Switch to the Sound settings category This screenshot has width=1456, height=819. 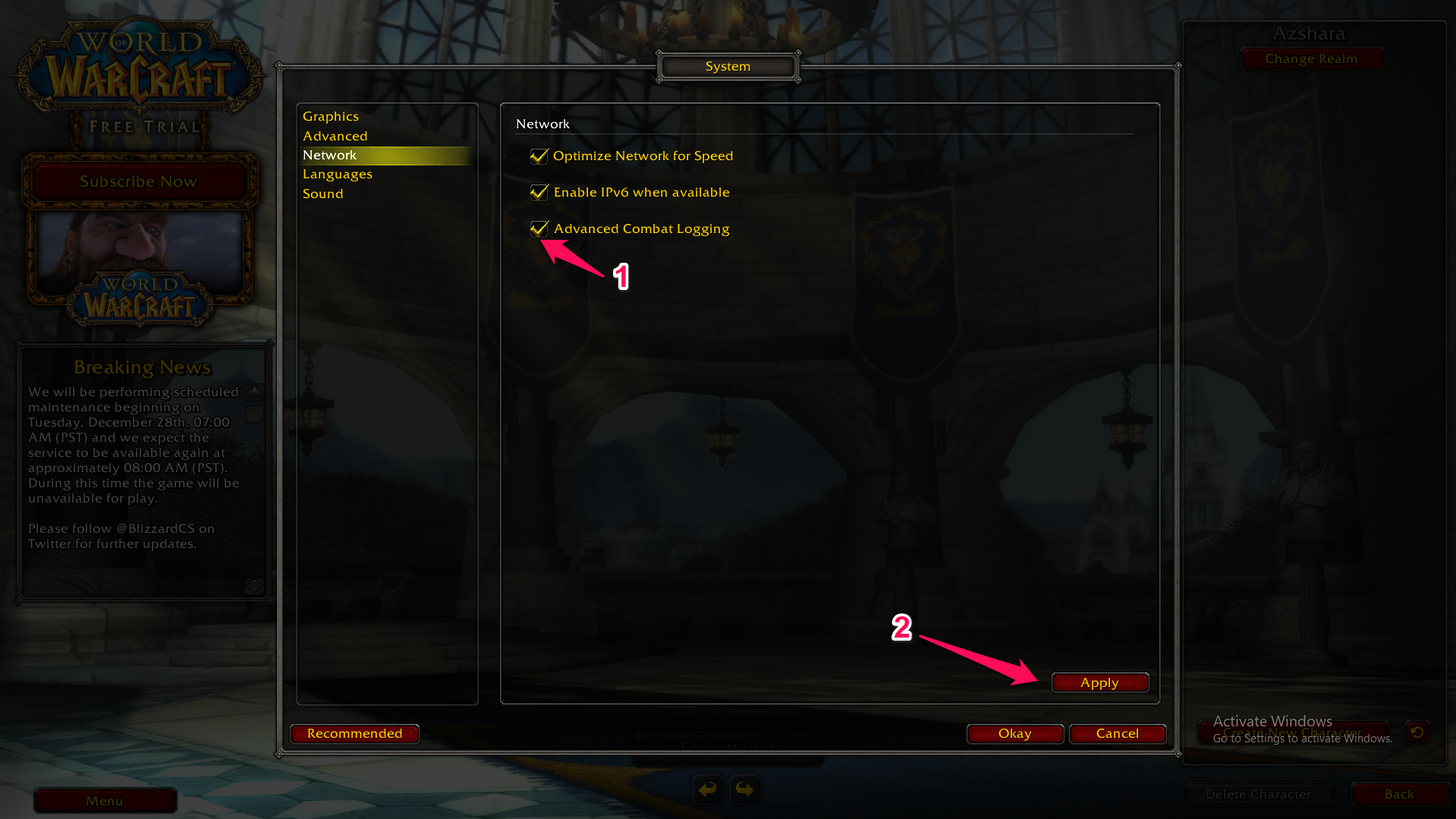pyautogui.click(x=322, y=194)
